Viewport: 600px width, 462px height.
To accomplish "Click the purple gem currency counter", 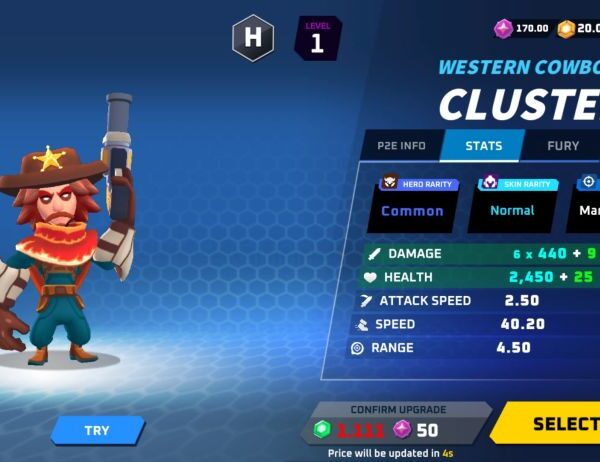I will click(x=523, y=28).
